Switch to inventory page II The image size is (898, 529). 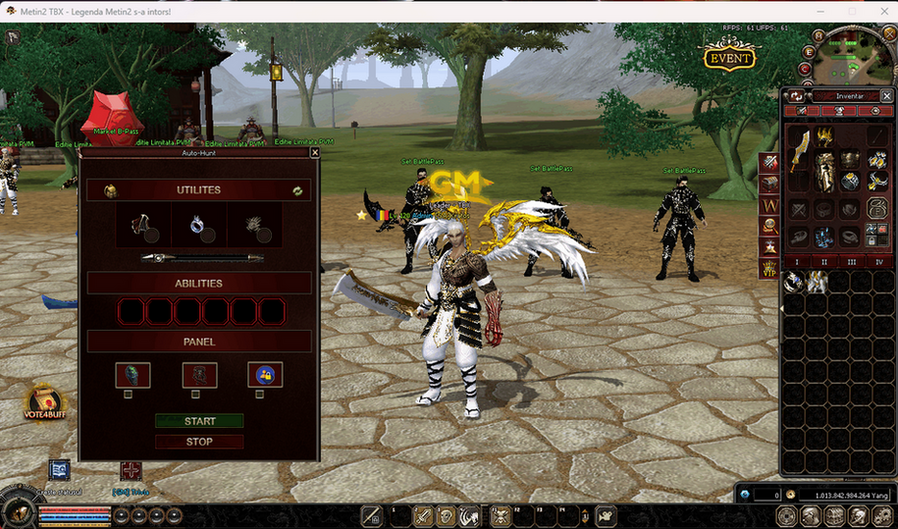tap(823, 261)
